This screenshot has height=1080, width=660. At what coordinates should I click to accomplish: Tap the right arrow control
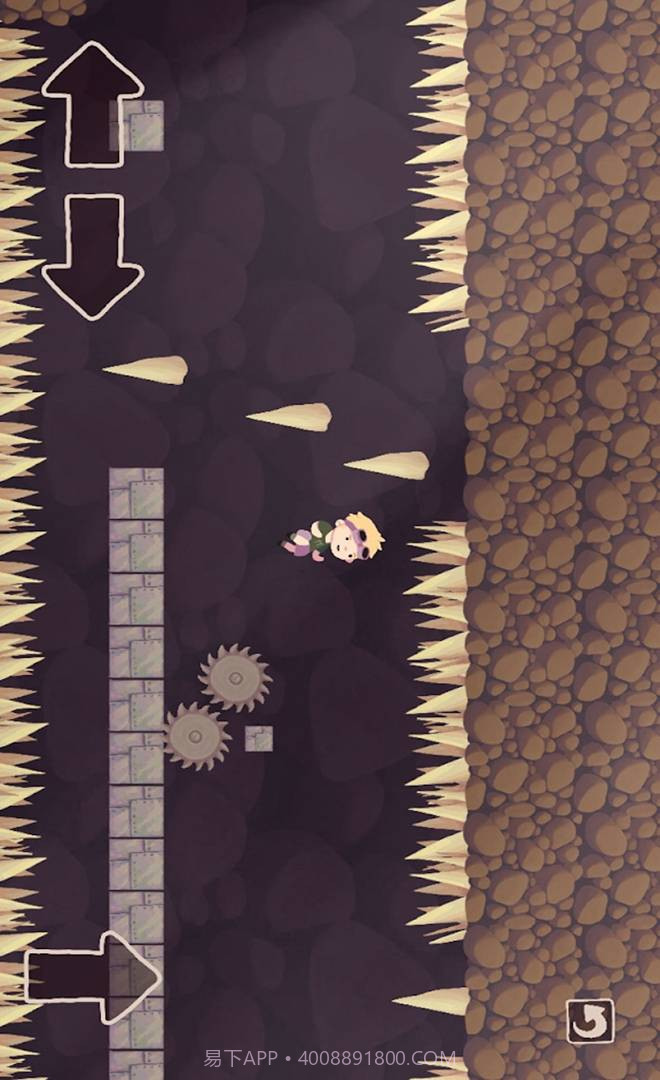pos(93,977)
